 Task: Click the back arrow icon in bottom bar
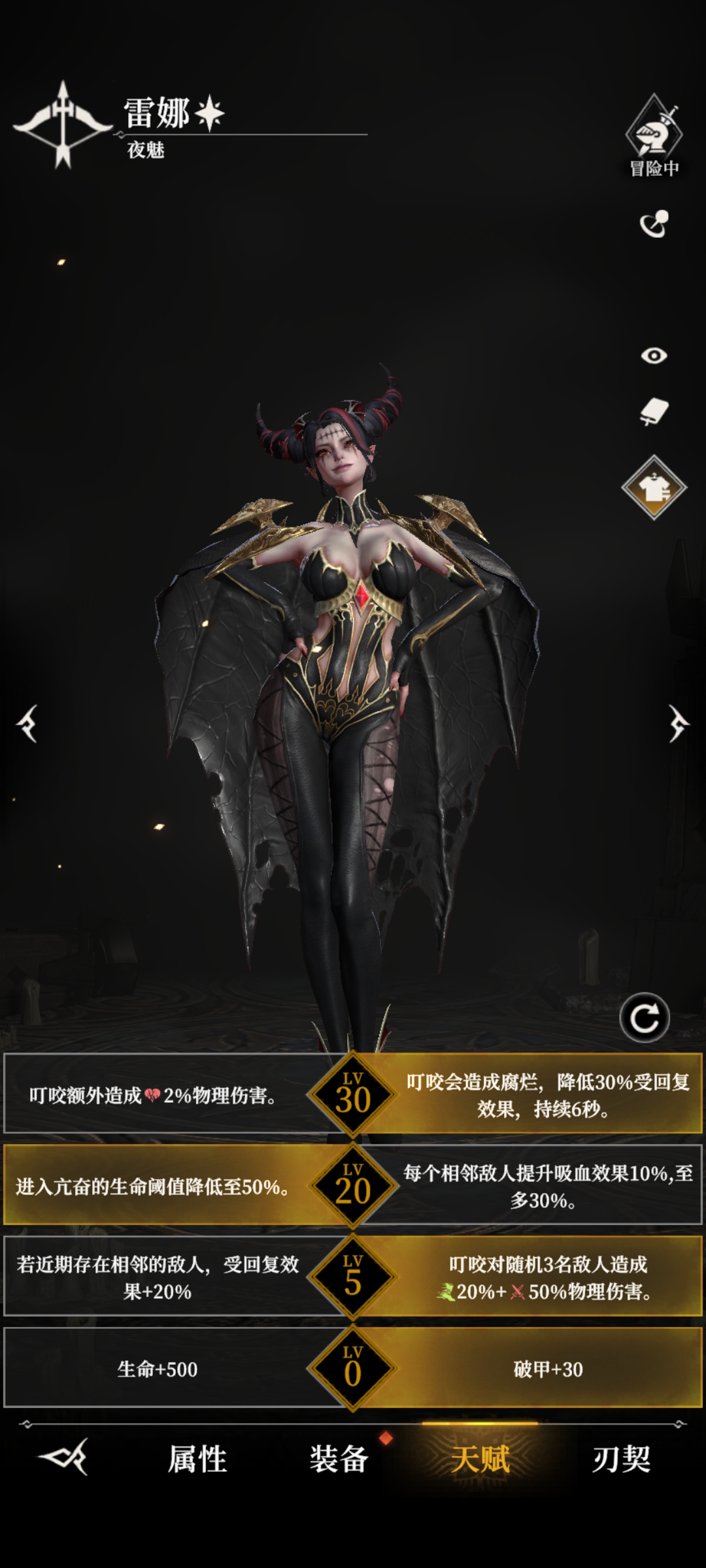[x=64, y=1457]
